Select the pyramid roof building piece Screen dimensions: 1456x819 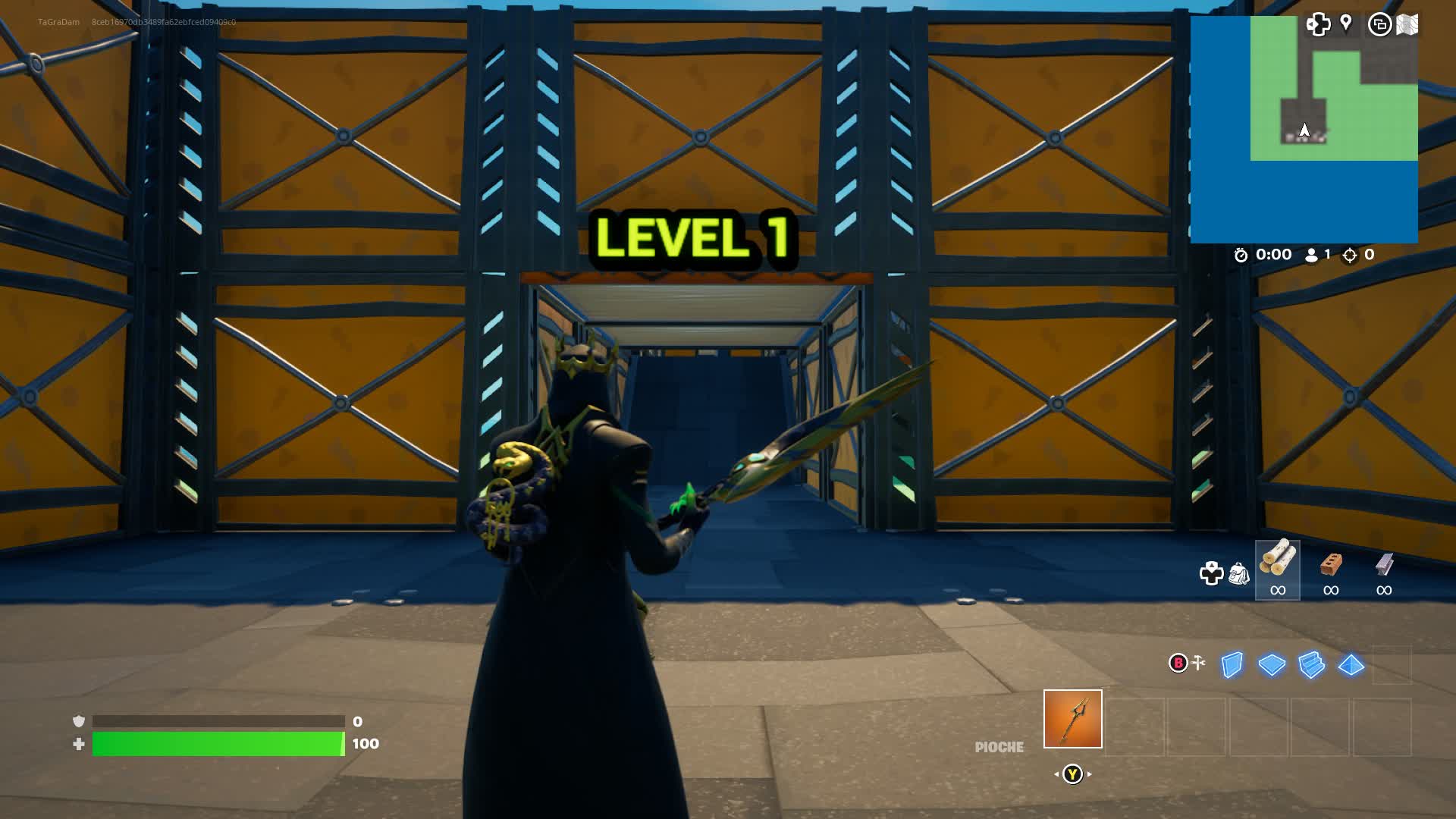[x=1351, y=665]
